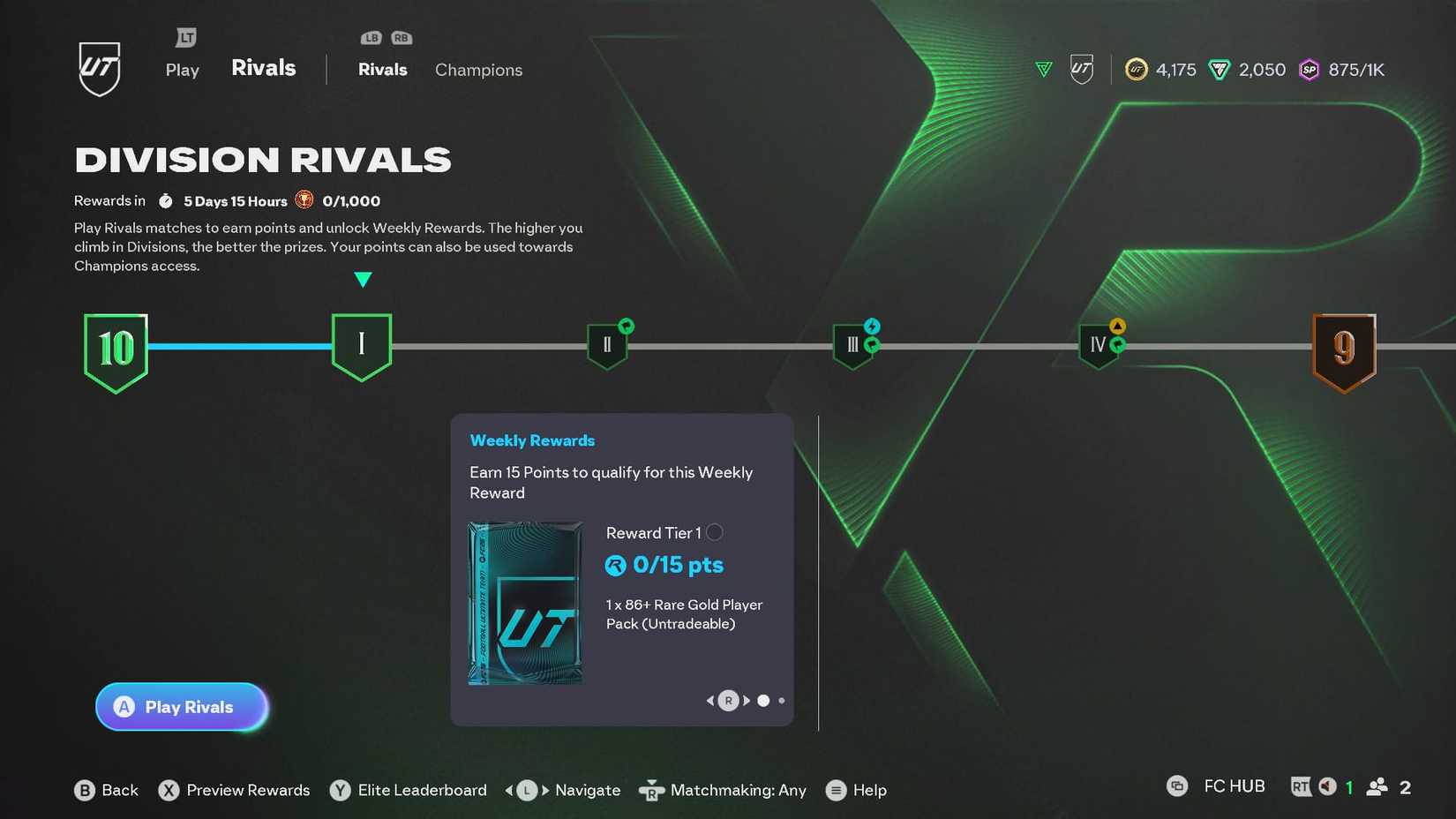Viewport: 1456px width, 819px height.
Task: Select the Division 10 milestone badge
Action: (116, 350)
